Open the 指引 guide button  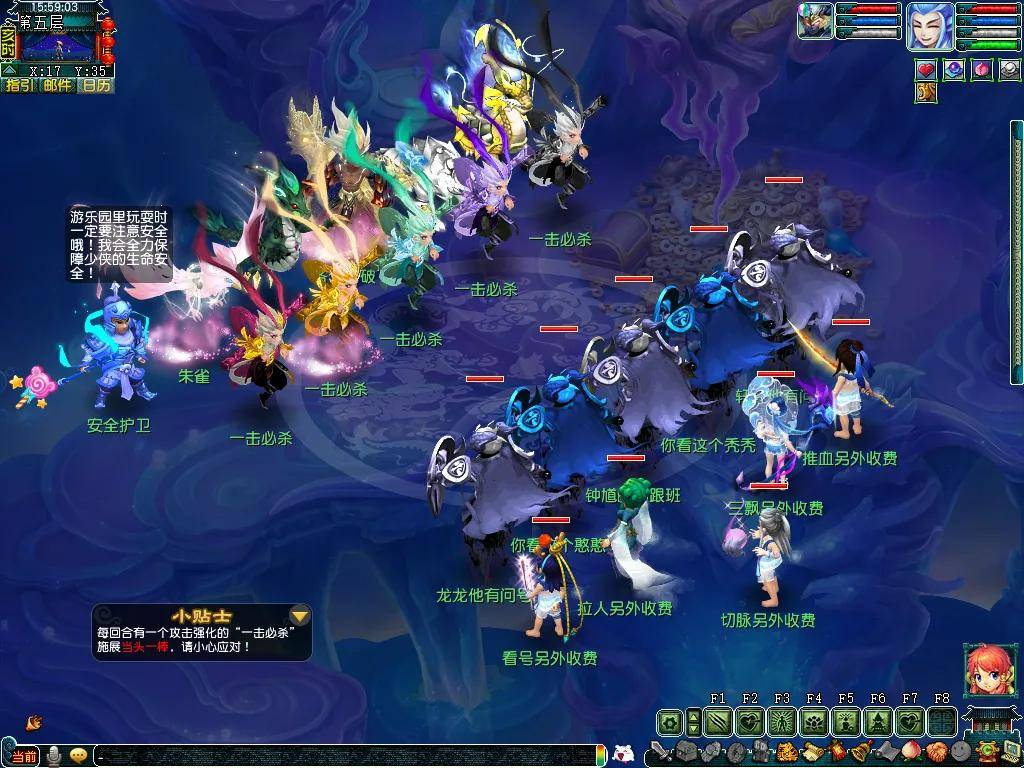tap(19, 86)
